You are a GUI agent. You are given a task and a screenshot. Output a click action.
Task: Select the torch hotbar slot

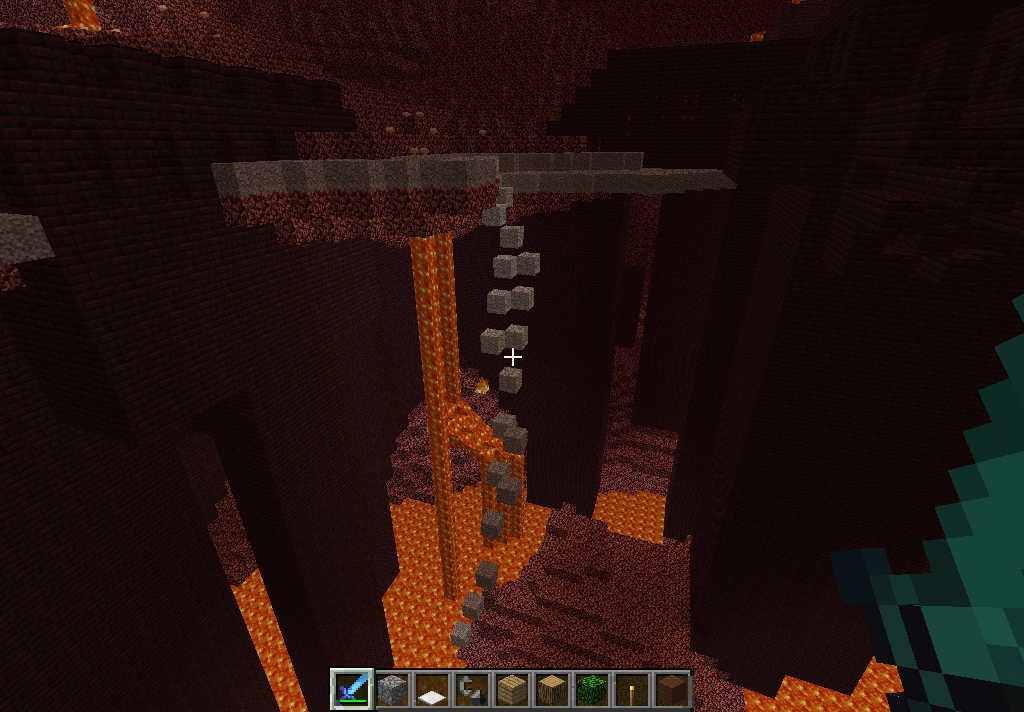click(631, 689)
